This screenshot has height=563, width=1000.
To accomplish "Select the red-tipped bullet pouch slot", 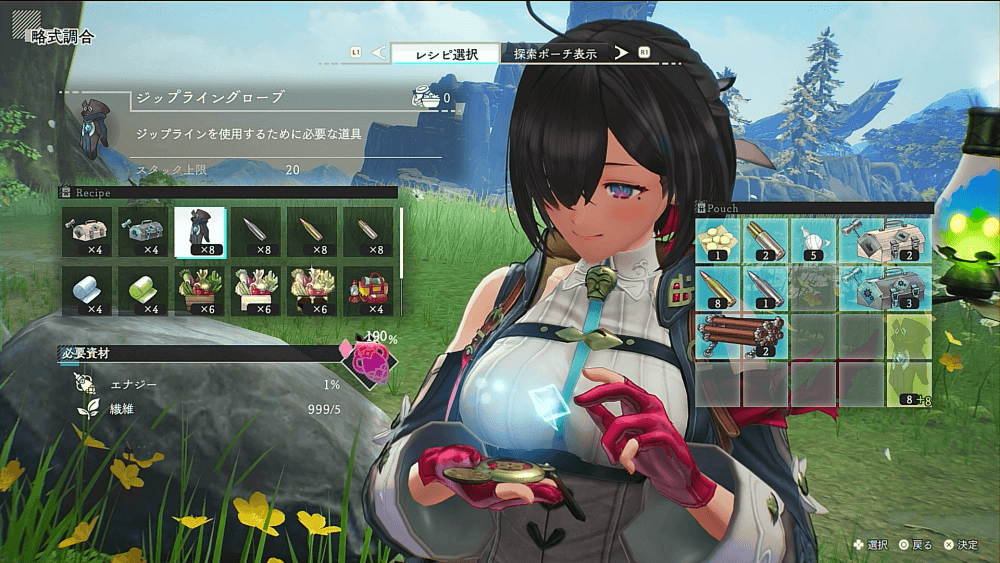I will (x=717, y=289).
